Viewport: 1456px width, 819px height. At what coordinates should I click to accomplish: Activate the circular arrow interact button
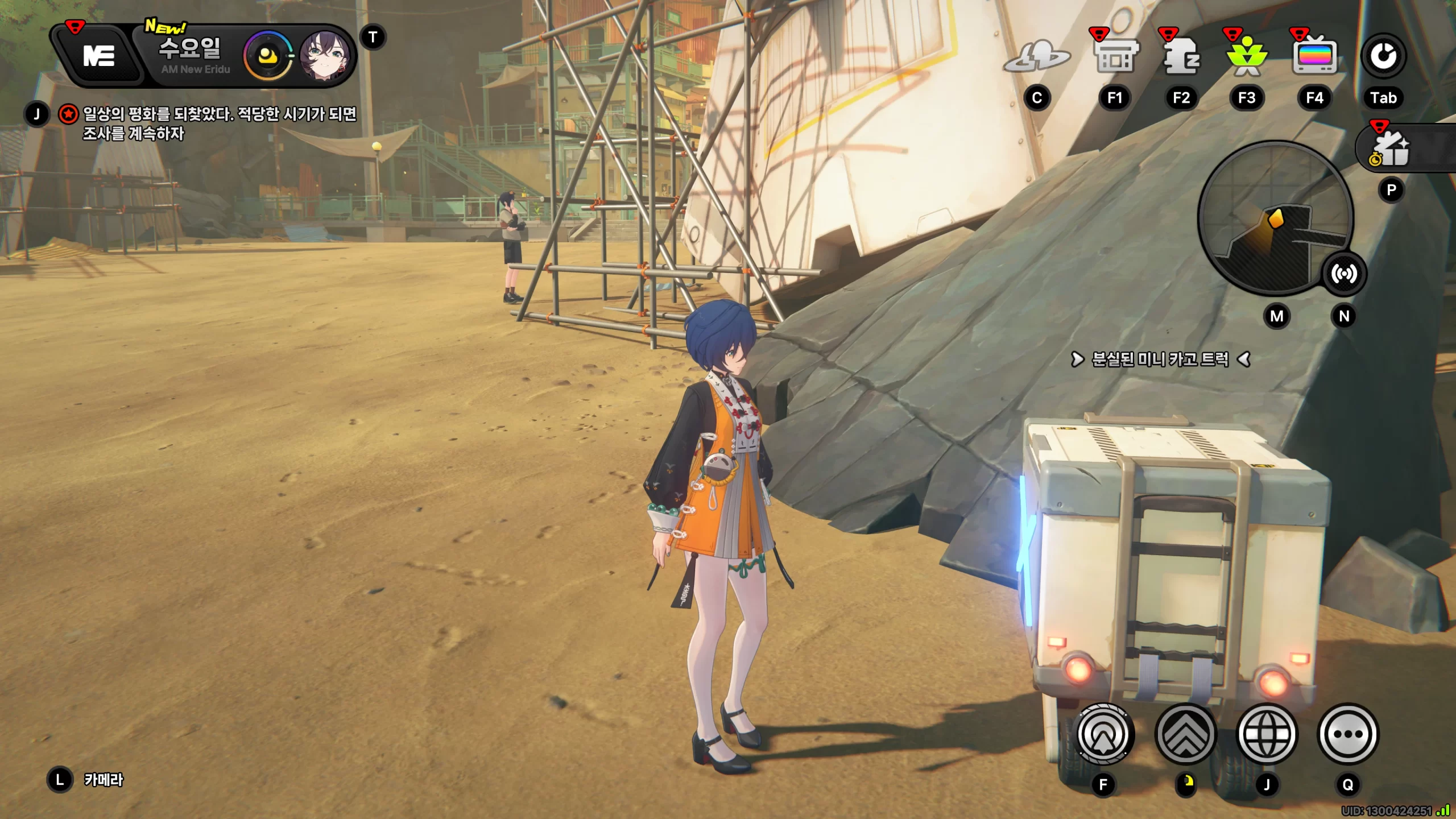click(x=1103, y=734)
